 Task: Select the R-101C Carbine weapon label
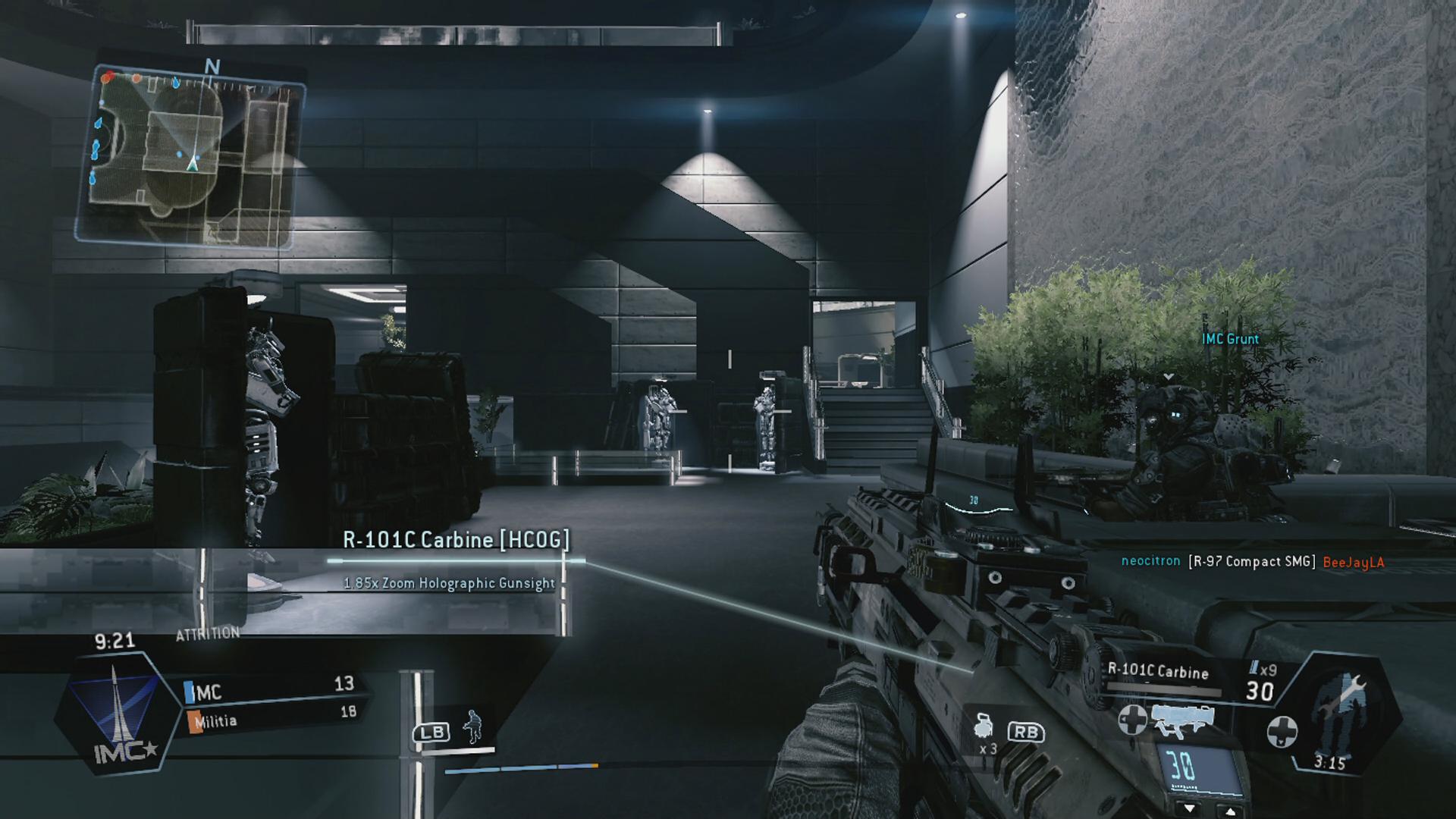tap(1158, 671)
